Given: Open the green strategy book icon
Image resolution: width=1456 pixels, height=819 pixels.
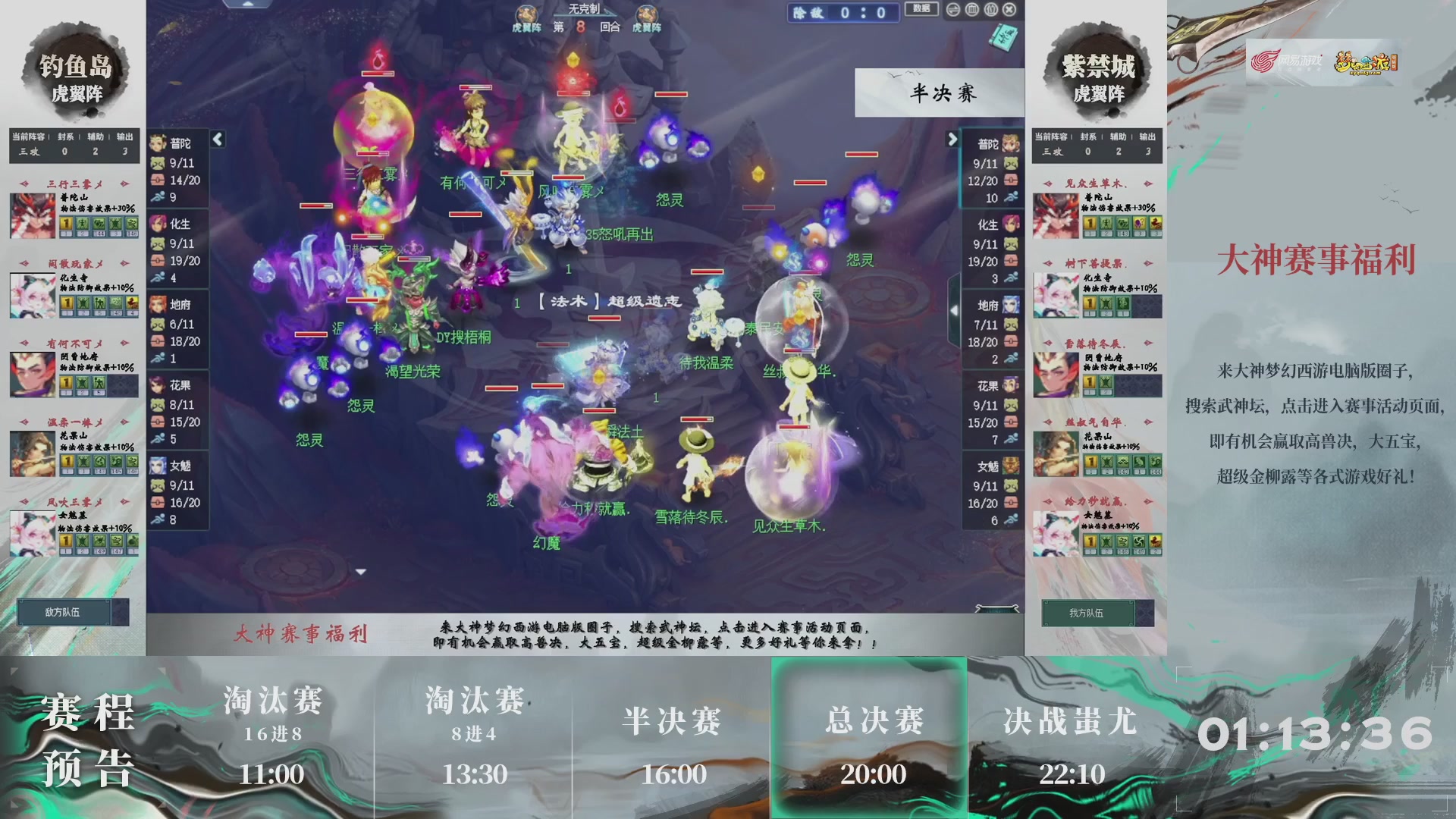Looking at the screenshot, I should click(1003, 36).
